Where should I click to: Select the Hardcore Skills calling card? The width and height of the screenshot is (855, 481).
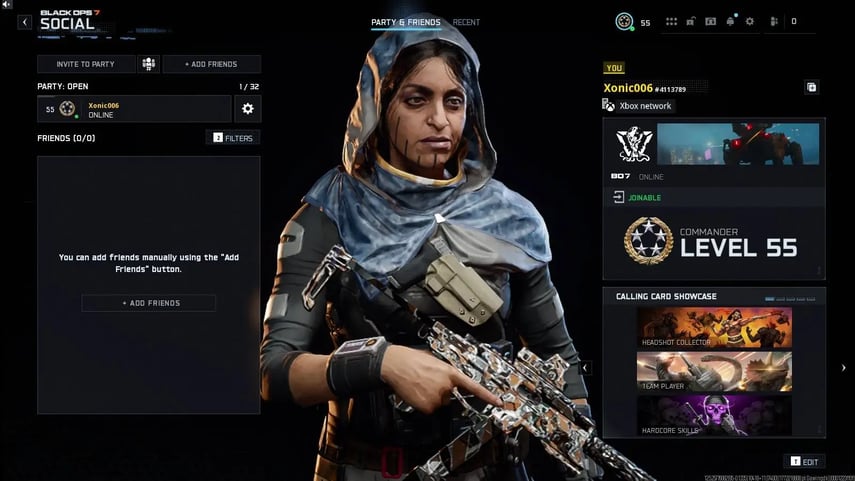[714, 415]
